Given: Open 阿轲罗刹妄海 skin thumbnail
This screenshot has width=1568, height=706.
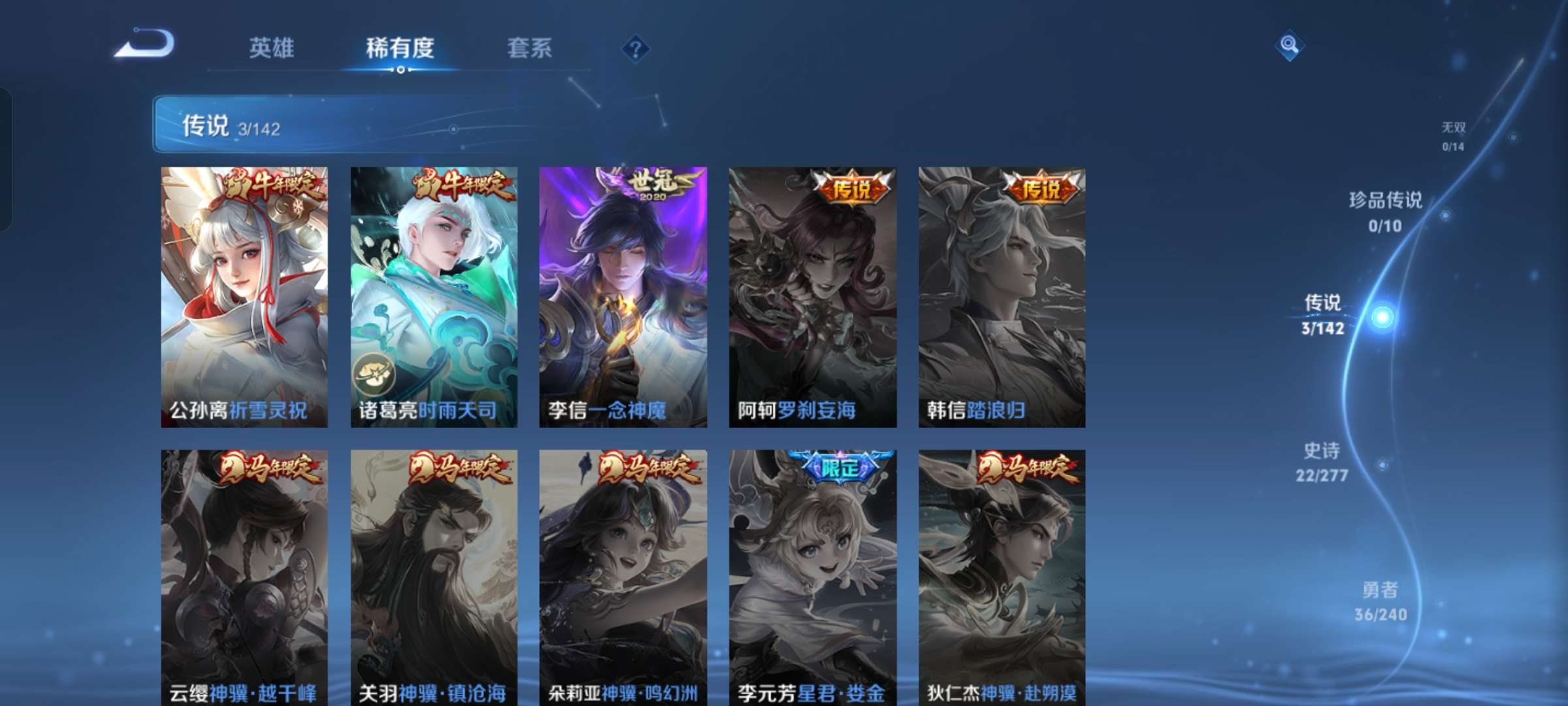Looking at the screenshot, I should point(810,294).
